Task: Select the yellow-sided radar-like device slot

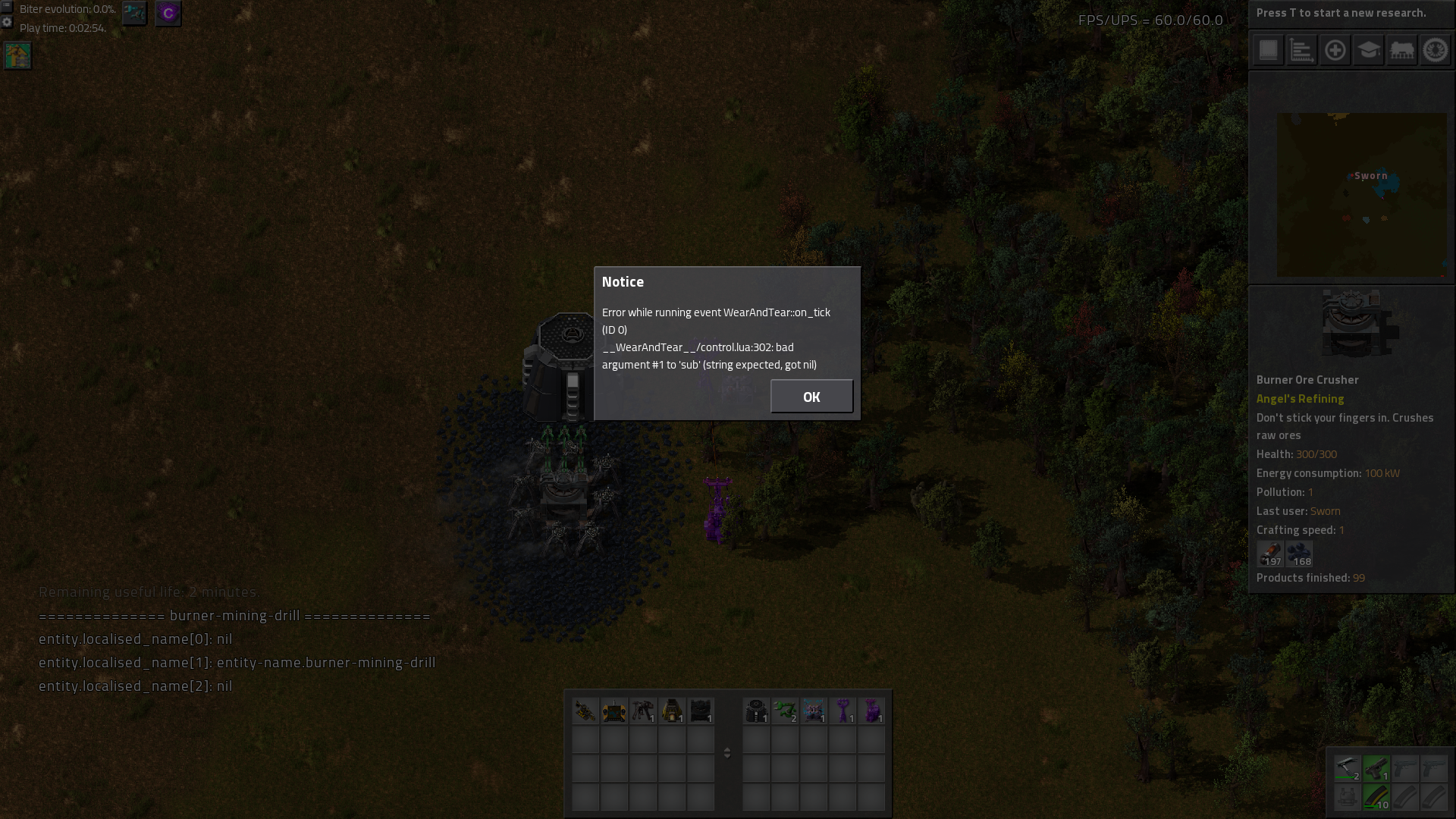Action: tap(614, 711)
